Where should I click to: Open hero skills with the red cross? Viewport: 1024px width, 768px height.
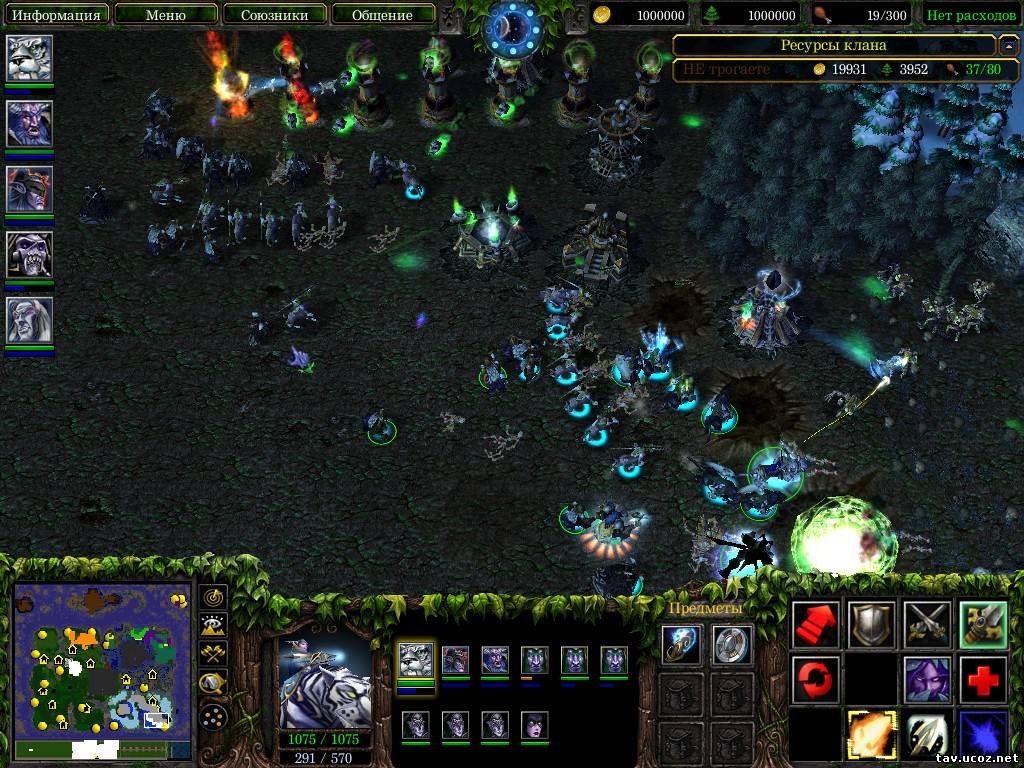pos(983,679)
